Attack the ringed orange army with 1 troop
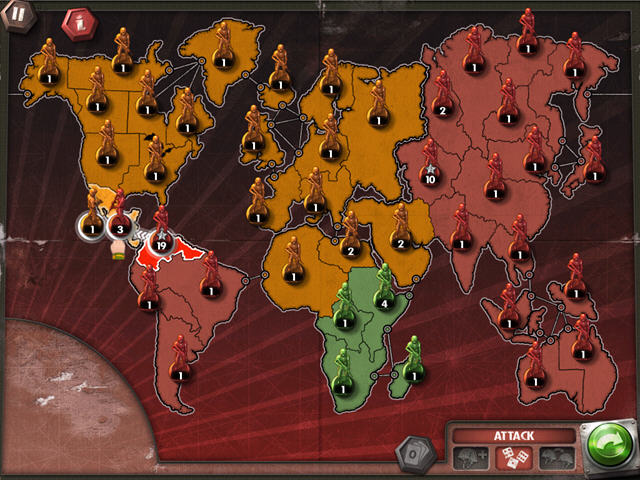 [x=92, y=228]
